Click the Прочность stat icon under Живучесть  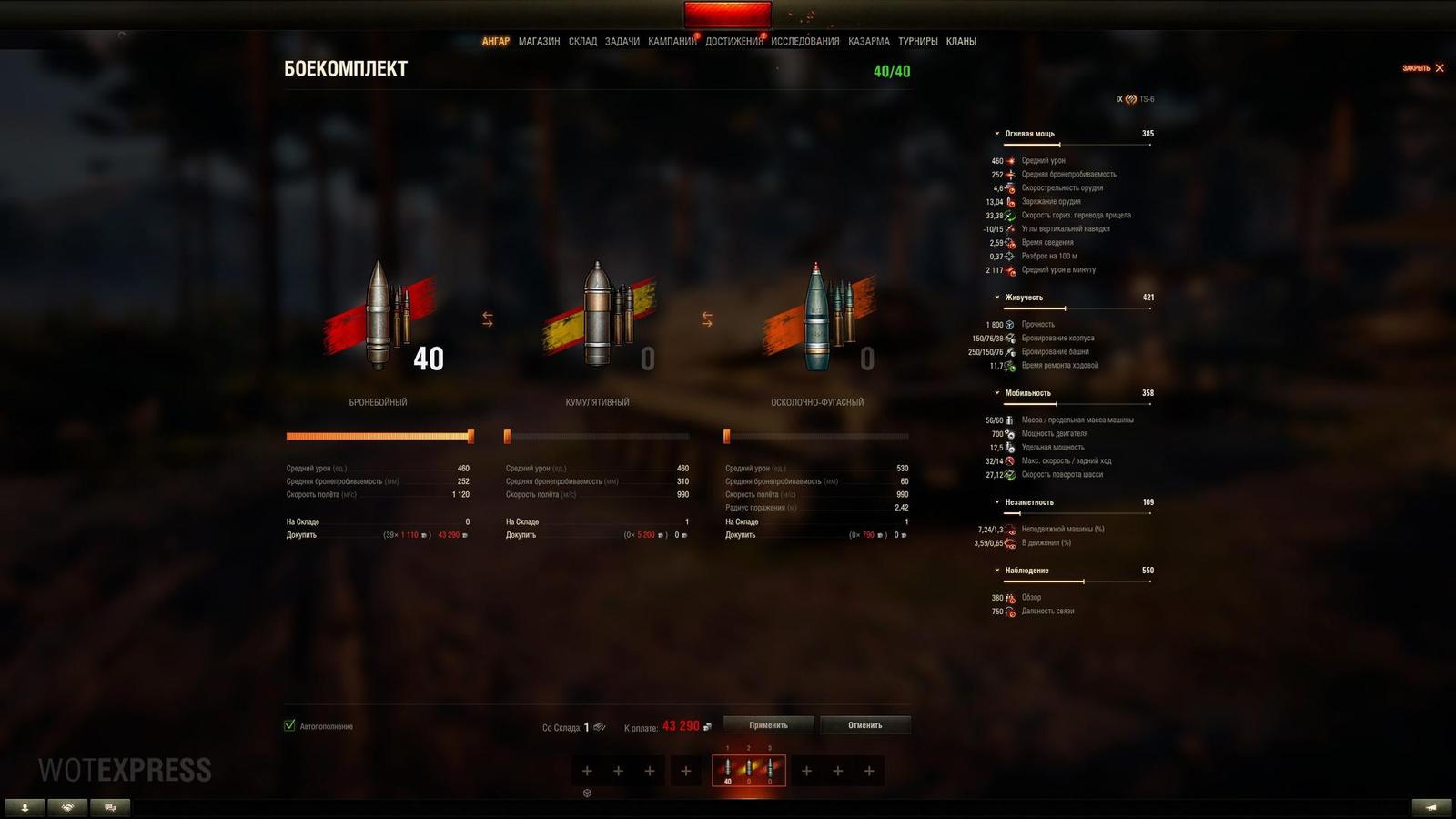(1010, 324)
